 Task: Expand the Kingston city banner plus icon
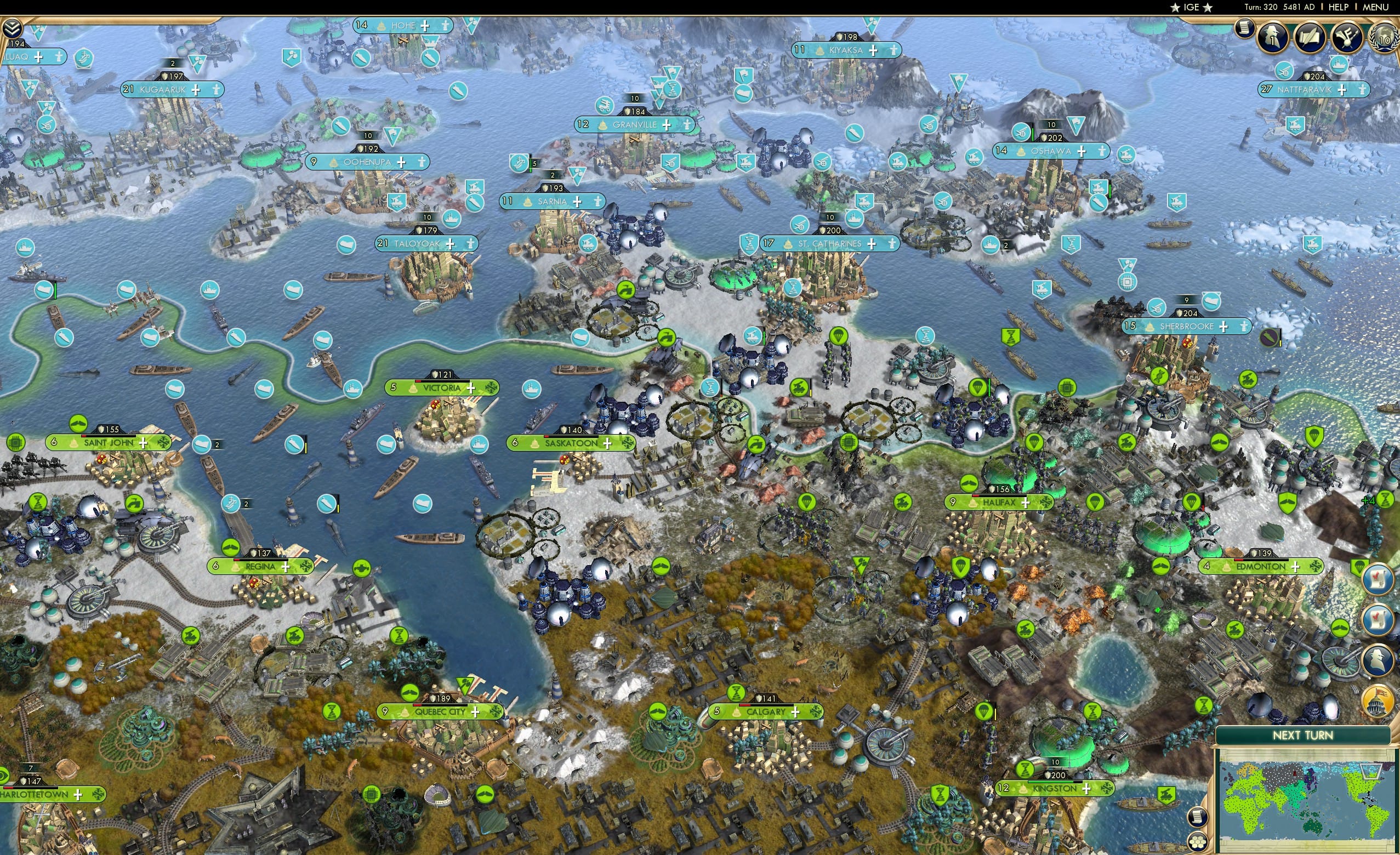pos(1087,790)
